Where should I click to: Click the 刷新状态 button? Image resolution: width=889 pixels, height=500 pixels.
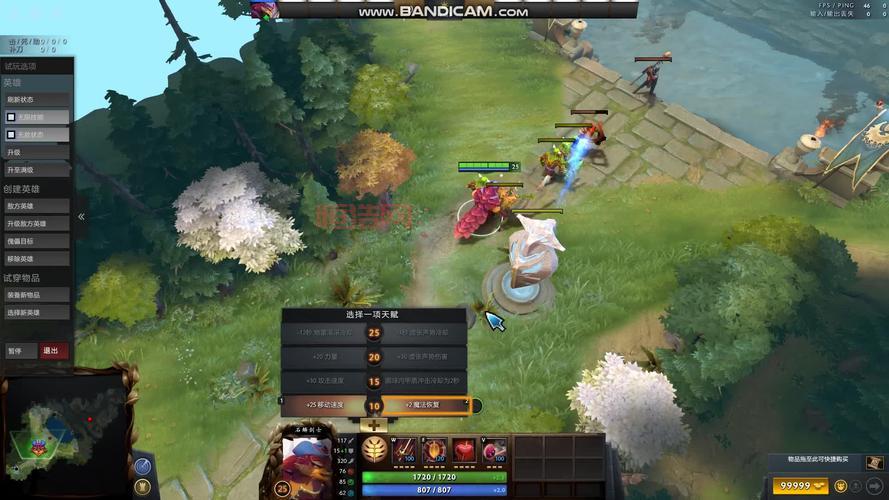36,99
